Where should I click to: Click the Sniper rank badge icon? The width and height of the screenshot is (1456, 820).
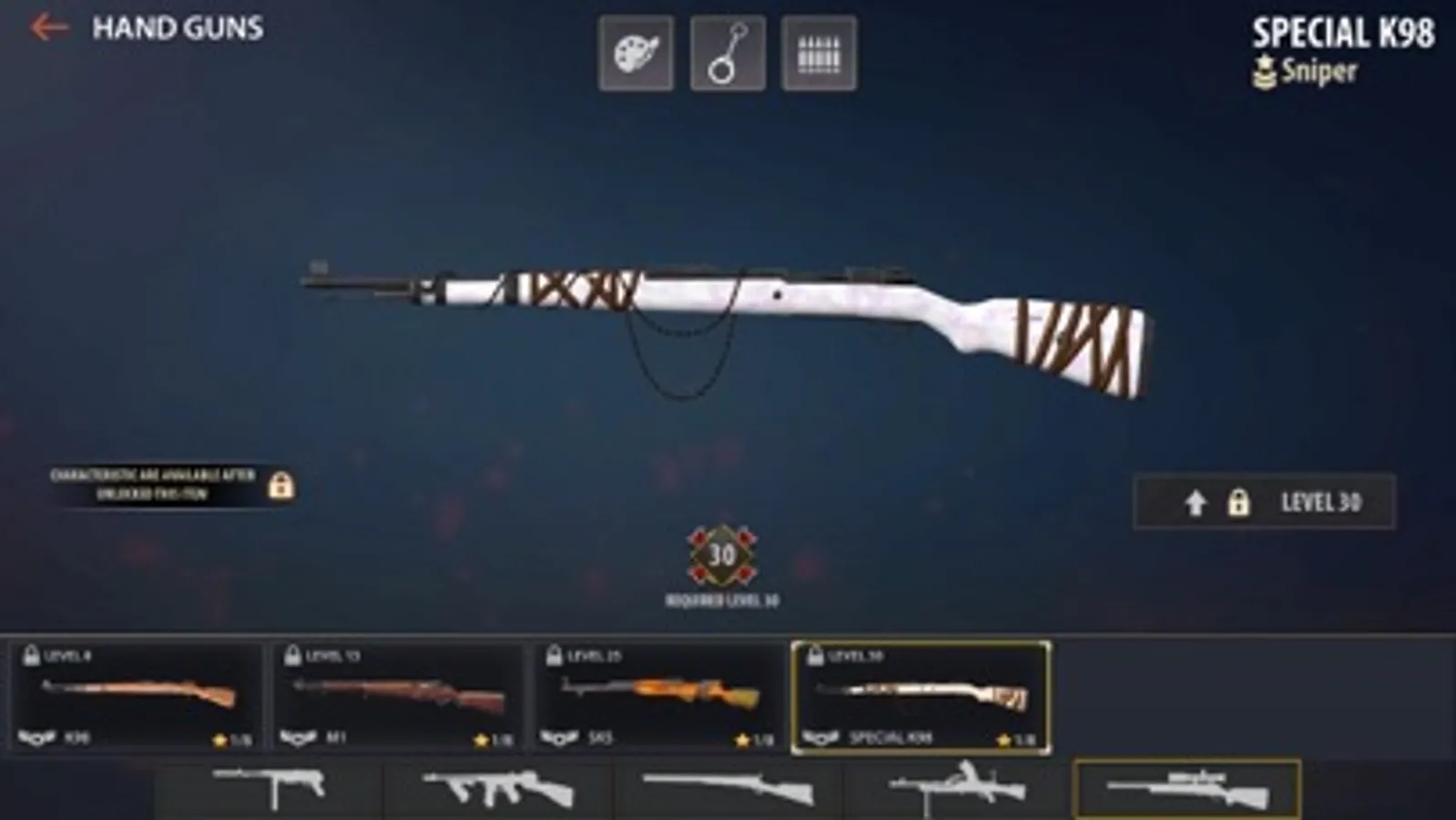(x=1265, y=71)
